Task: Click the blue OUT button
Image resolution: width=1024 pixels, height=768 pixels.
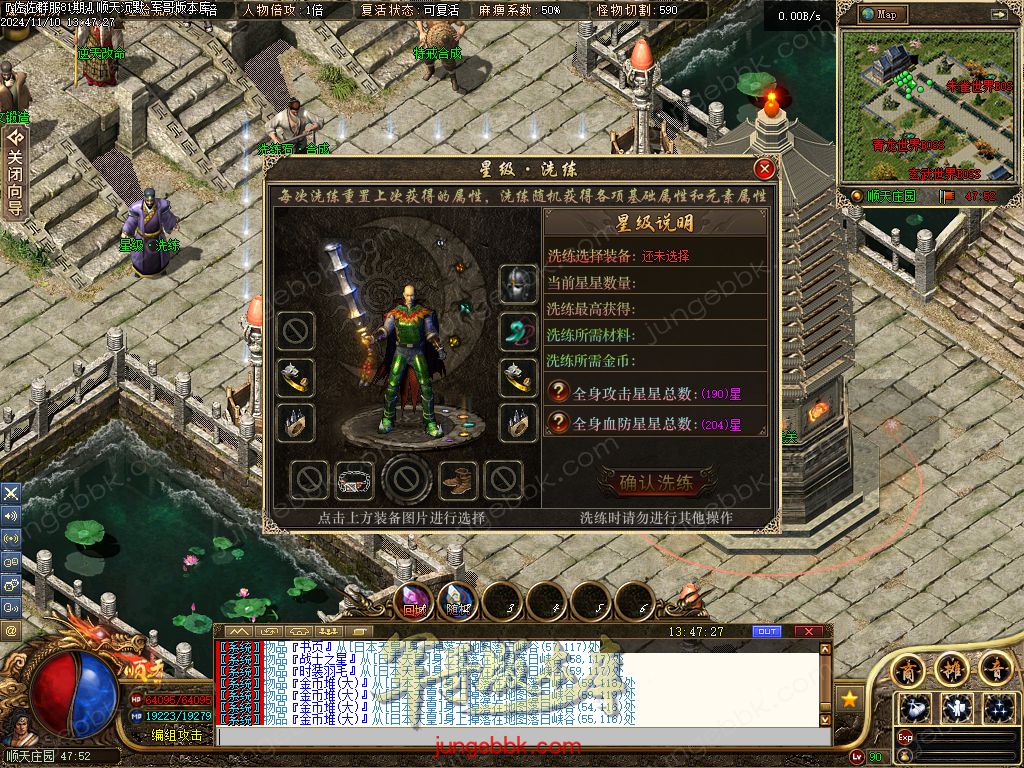Action: point(767,631)
